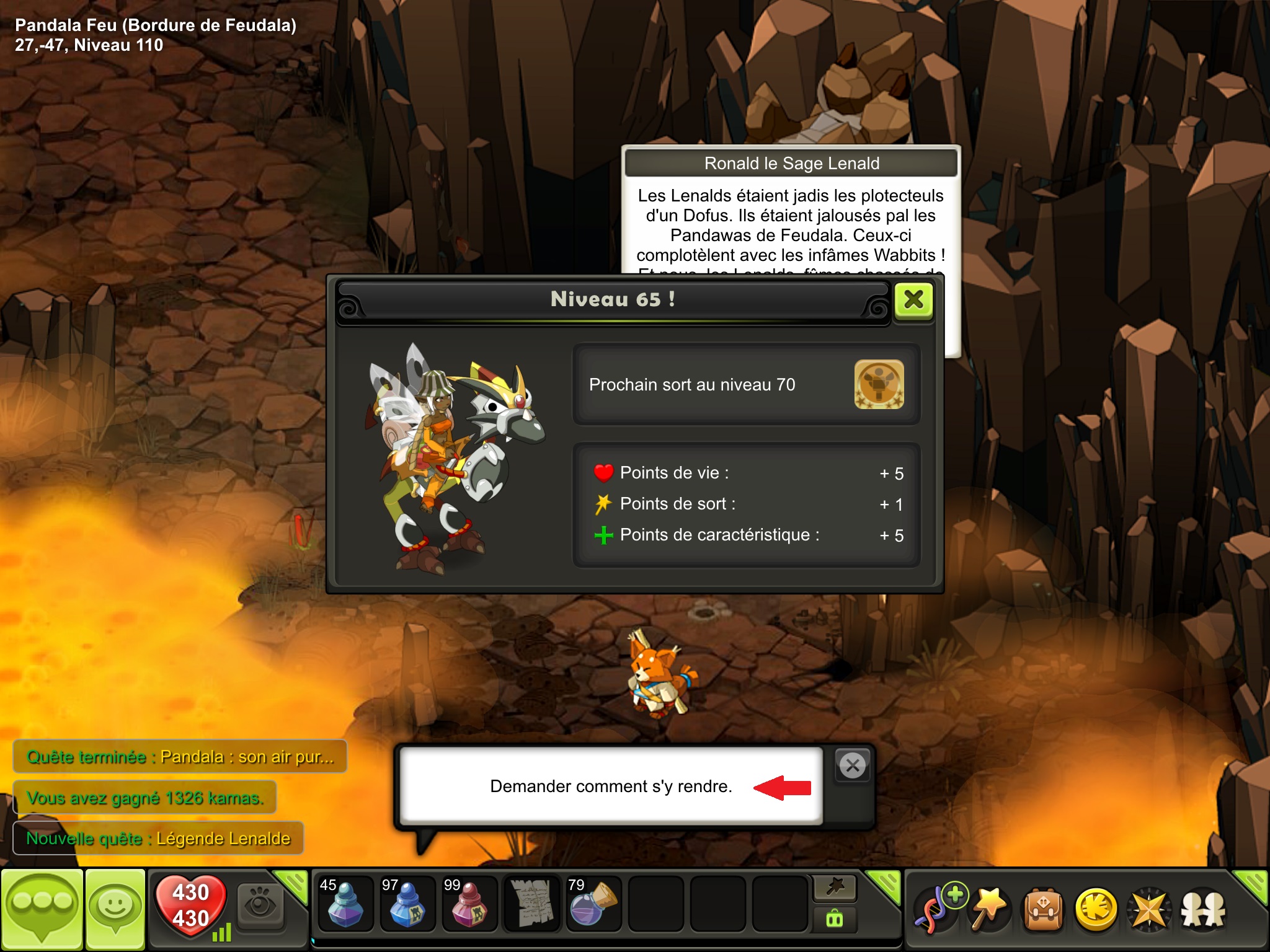Choose reply "Demander comment s'y rendre."
This screenshot has height=952, width=1270.
611,786
